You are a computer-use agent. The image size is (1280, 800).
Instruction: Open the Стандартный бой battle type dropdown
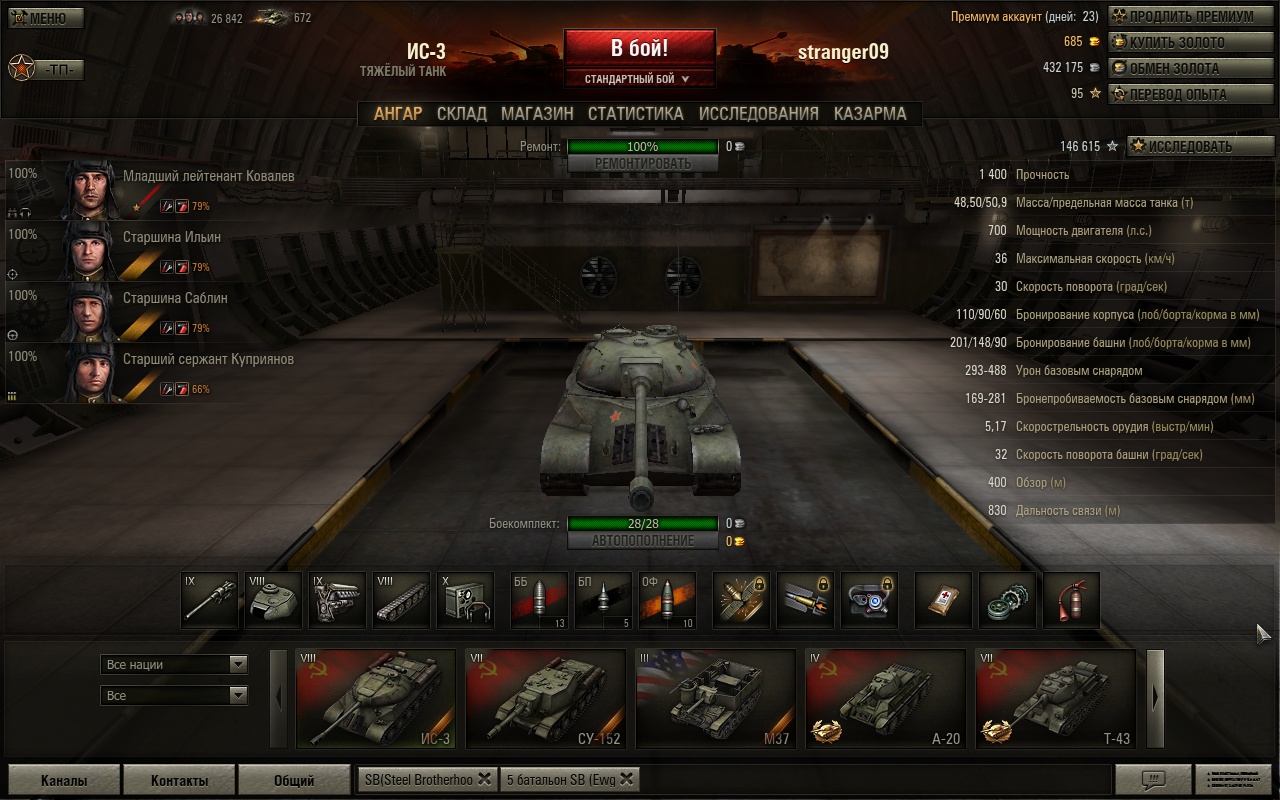tap(638, 79)
